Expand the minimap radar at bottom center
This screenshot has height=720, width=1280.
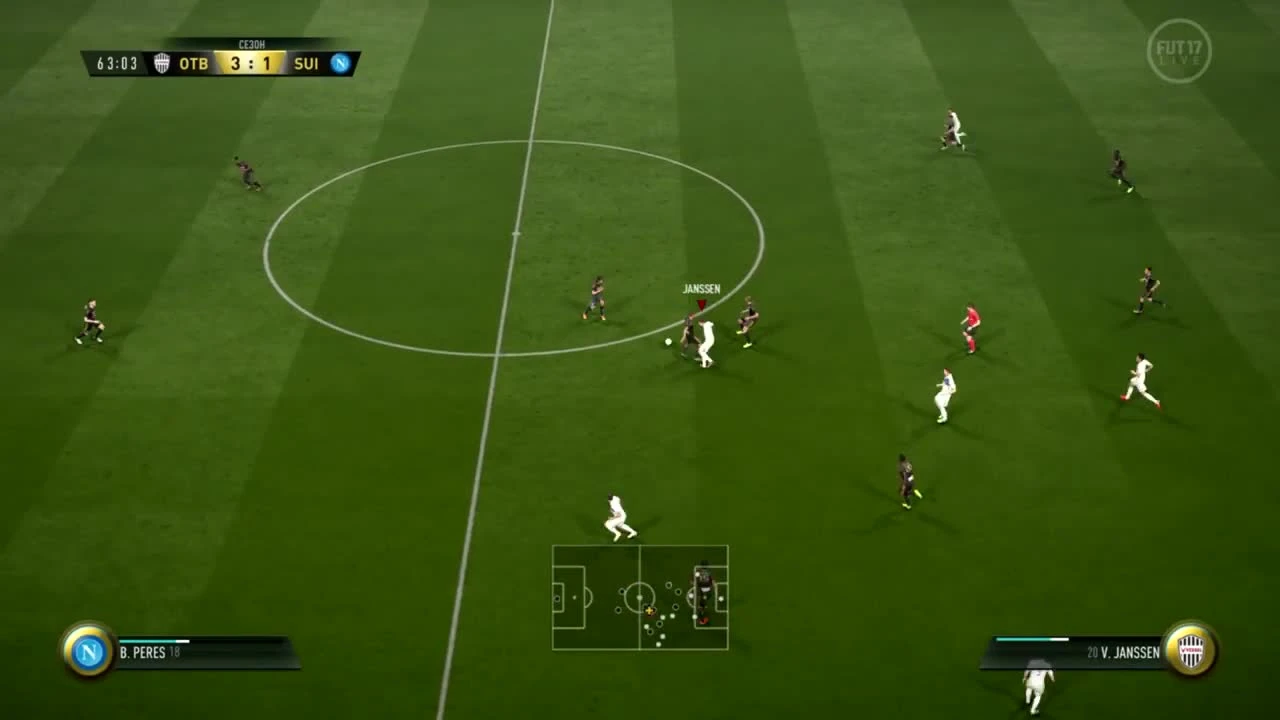640,598
